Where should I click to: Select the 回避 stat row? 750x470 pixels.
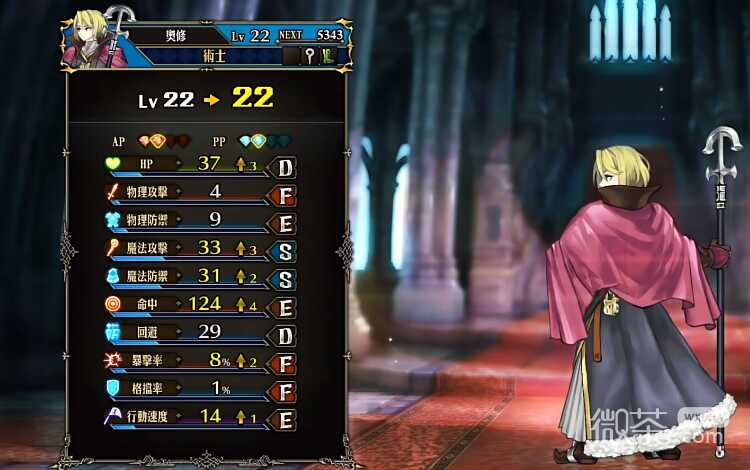coord(198,331)
